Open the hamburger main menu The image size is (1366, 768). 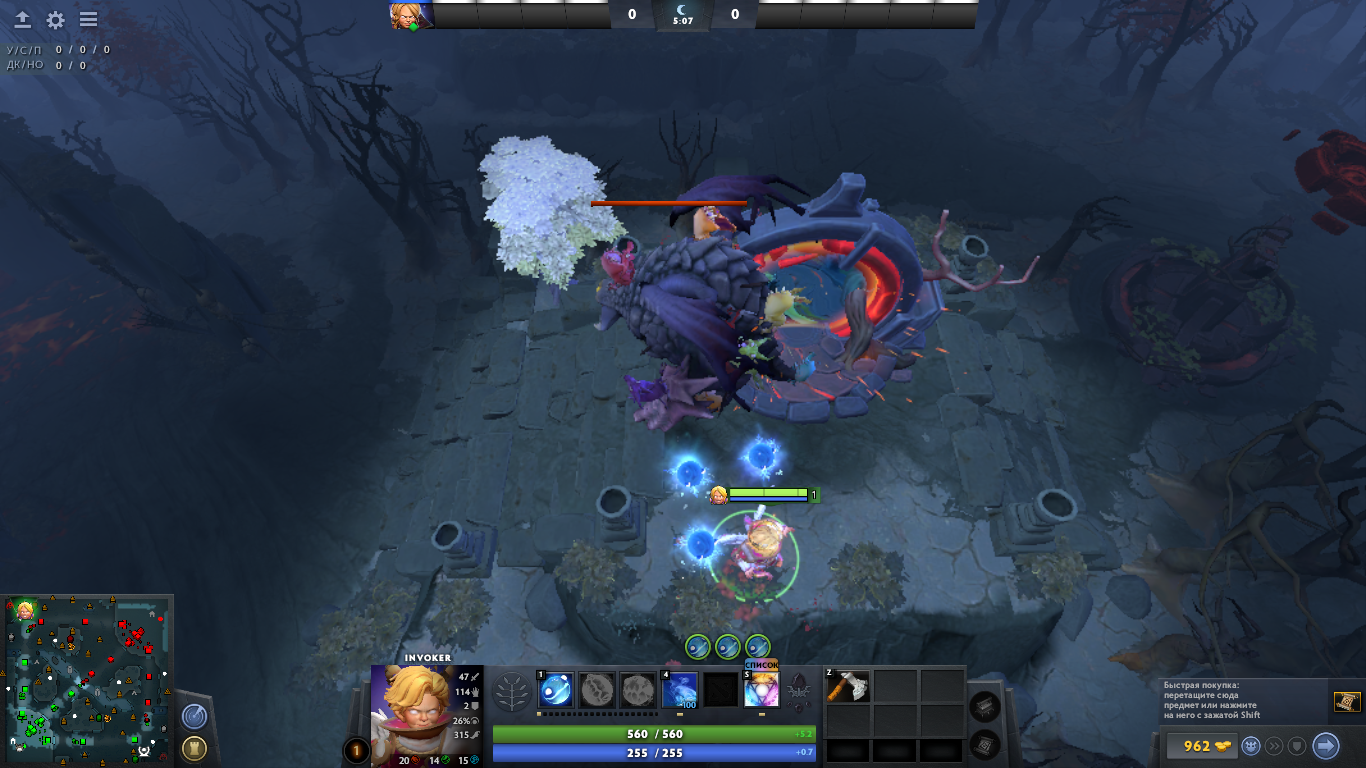89,20
